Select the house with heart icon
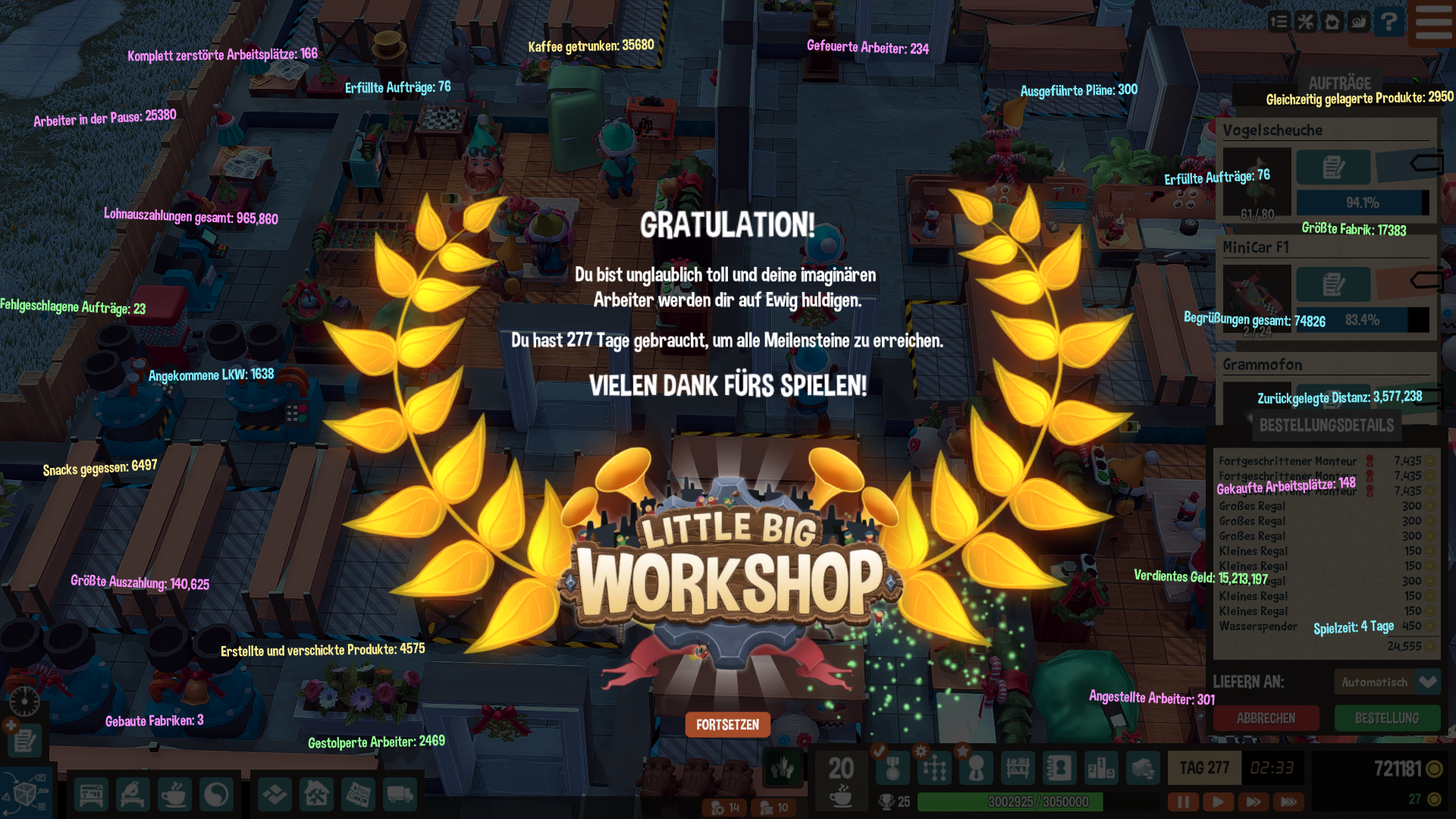Viewport: 1456px width, 819px height. (1332, 22)
